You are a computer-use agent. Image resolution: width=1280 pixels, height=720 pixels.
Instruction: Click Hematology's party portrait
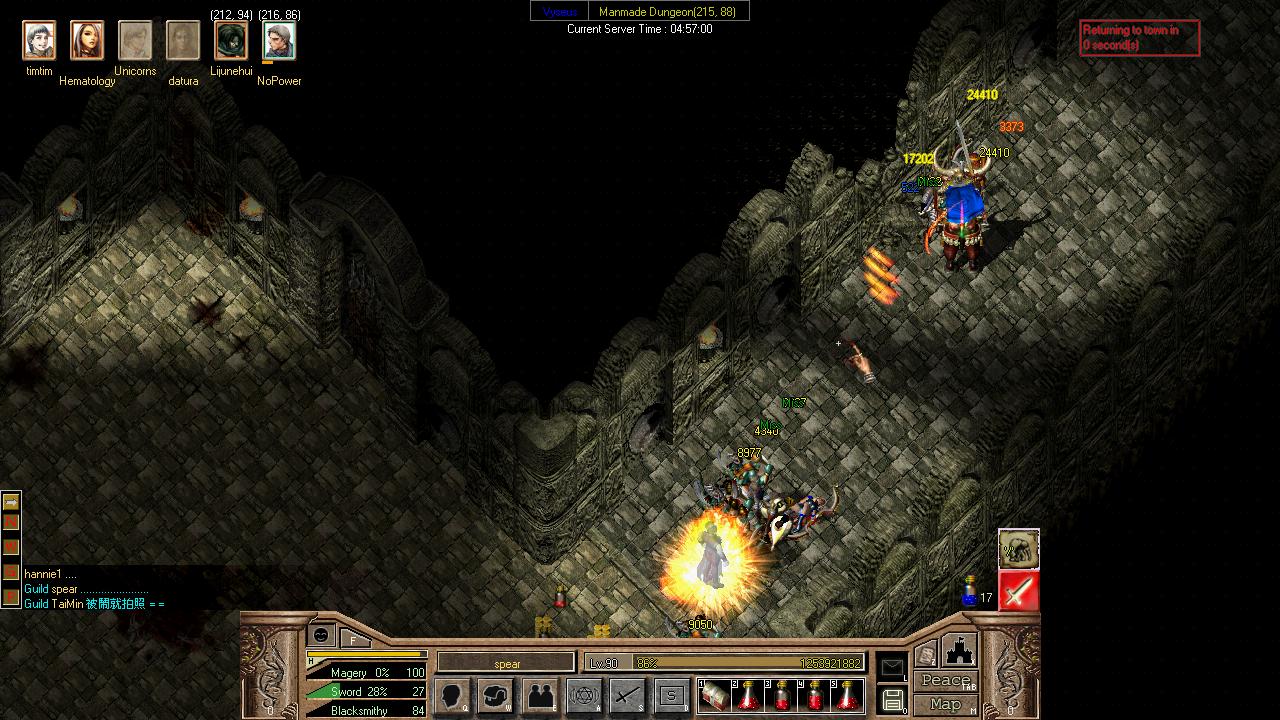(x=87, y=41)
